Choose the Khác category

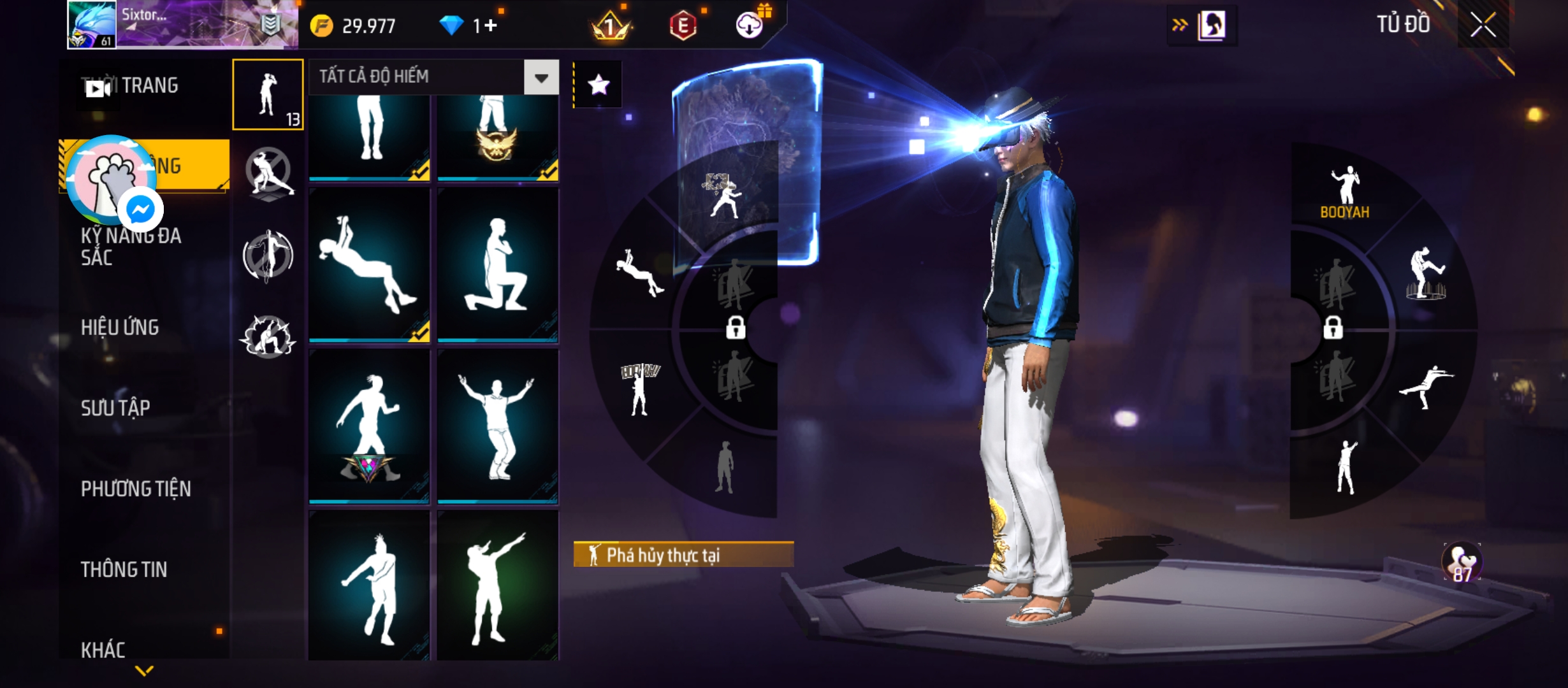pyautogui.click(x=103, y=649)
